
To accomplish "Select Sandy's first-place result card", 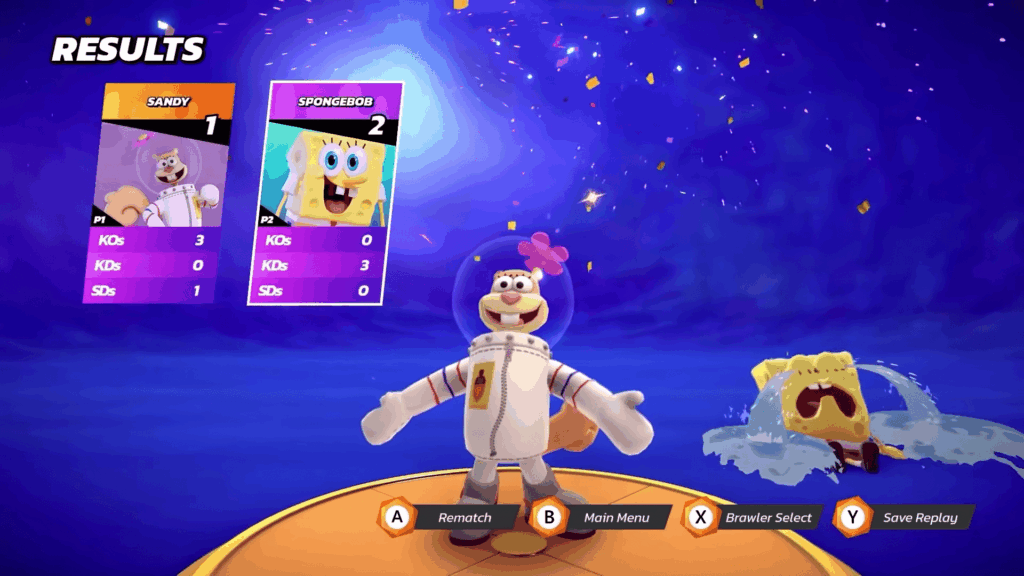I will click(160, 192).
